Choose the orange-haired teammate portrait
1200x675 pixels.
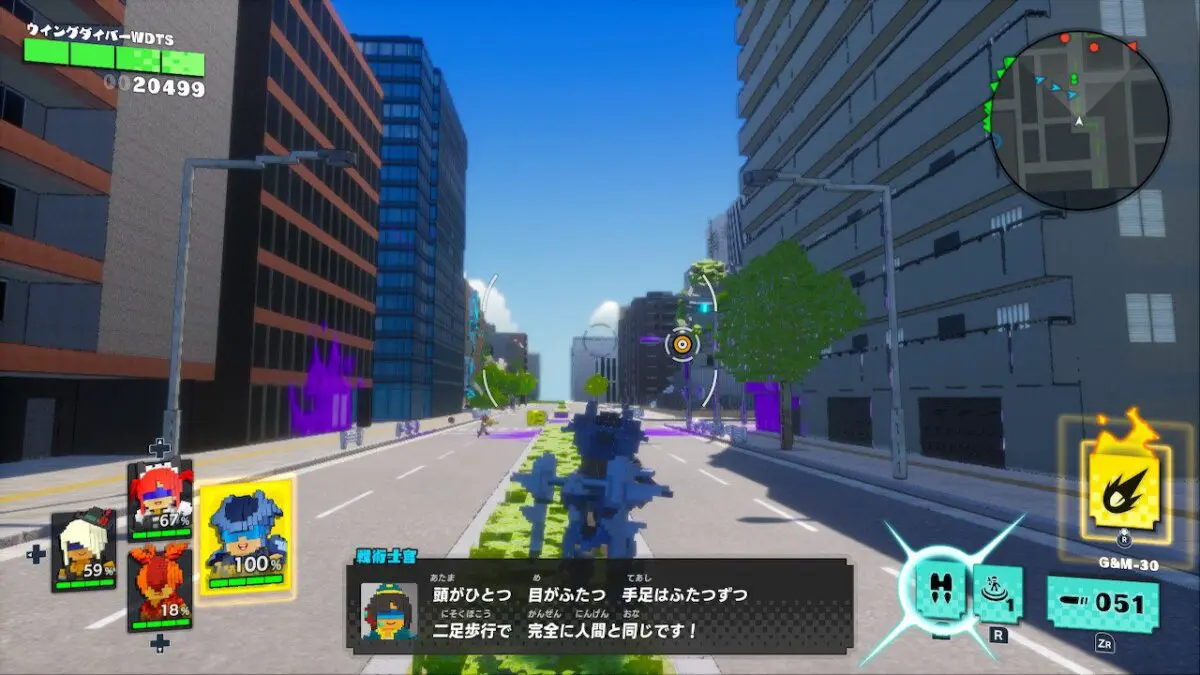click(x=160, y=588)
